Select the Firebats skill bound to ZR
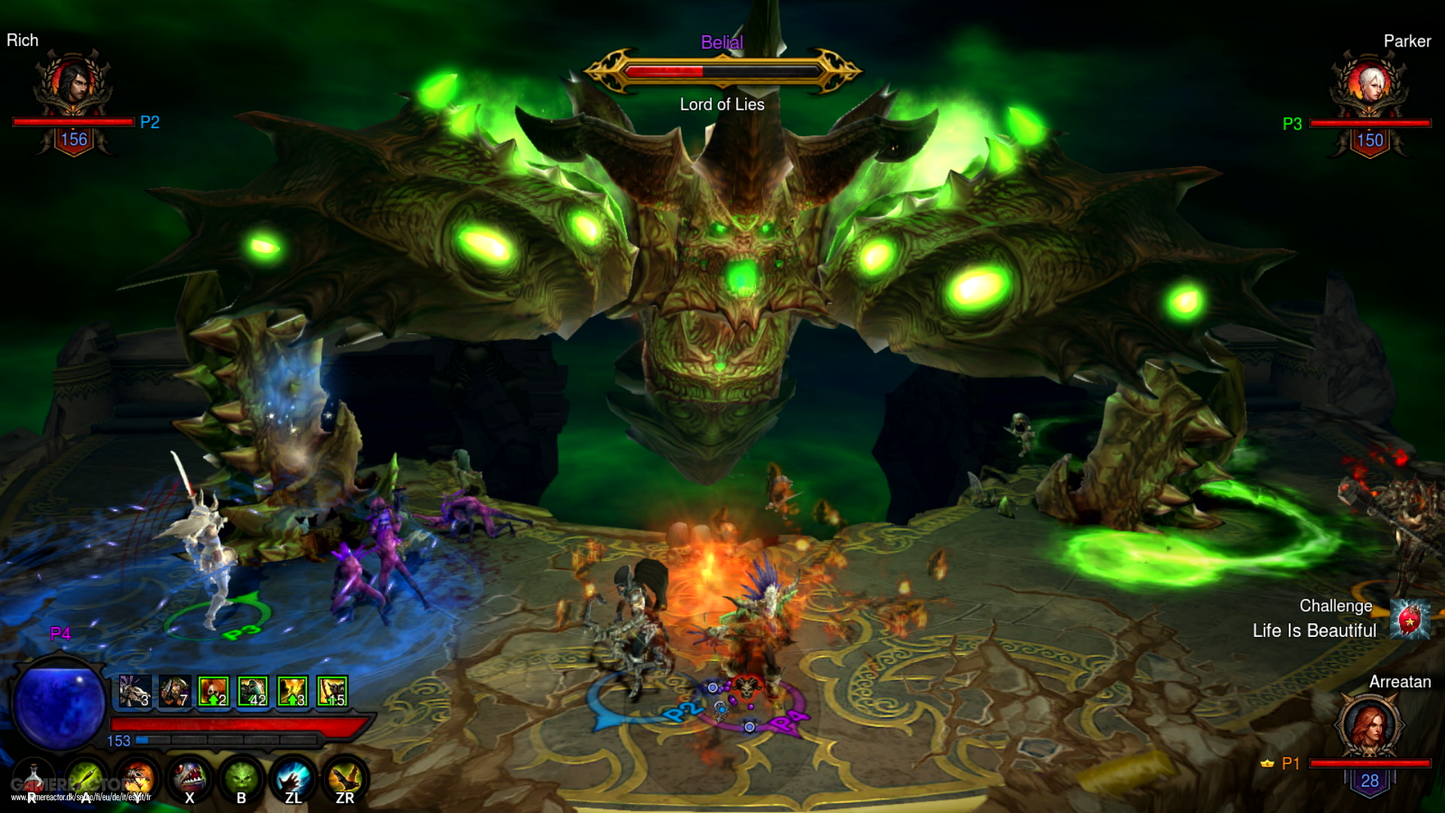The width and height of the screenshot is (1445, 813). pyautogui.click(x=346, y=777)
